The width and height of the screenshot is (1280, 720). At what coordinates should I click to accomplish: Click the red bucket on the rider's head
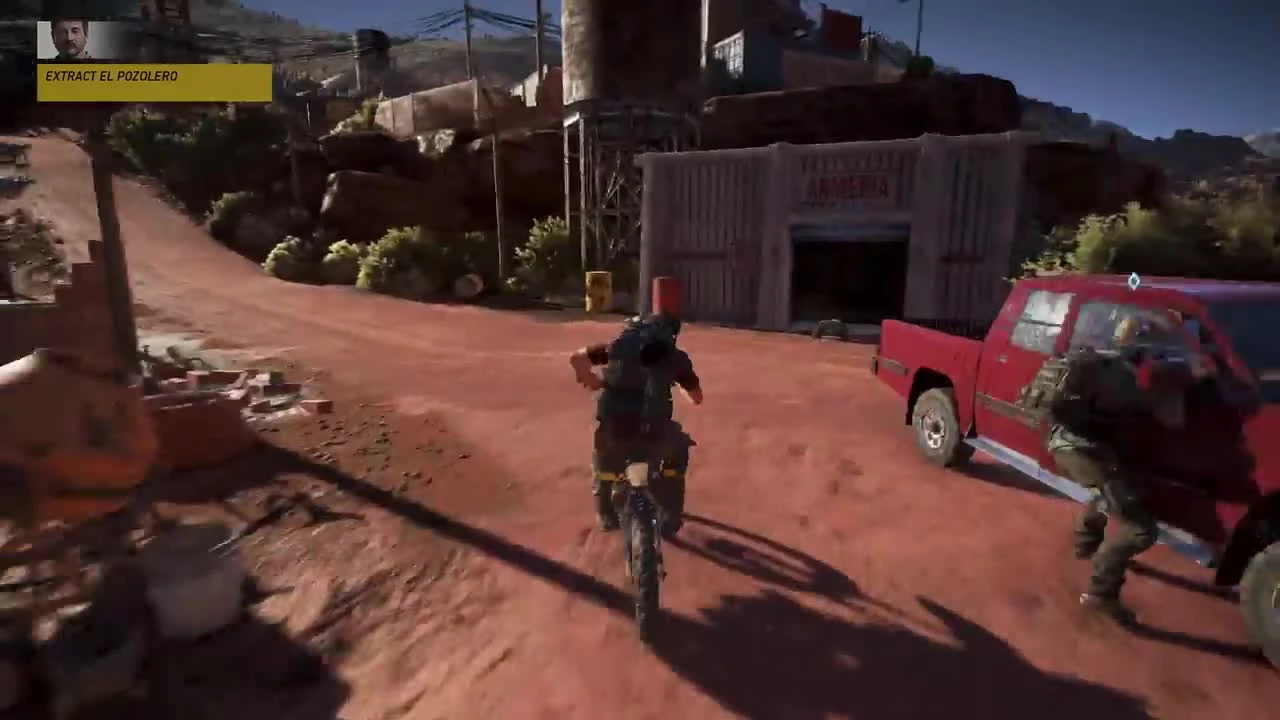pos(665,295)
